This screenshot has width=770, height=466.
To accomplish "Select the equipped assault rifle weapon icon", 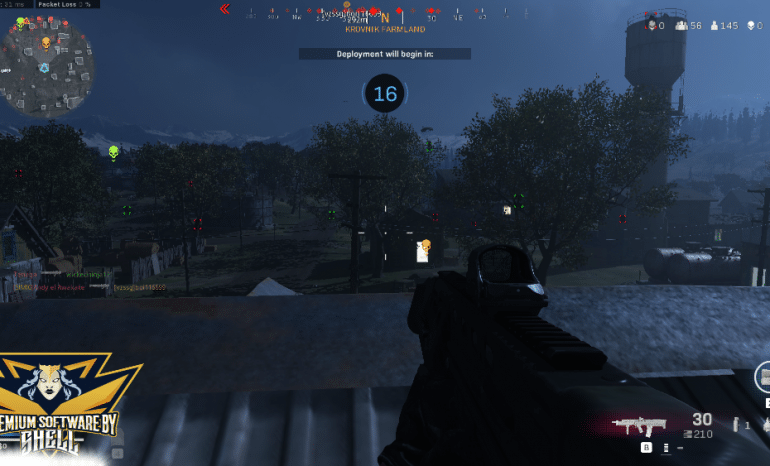I will [x=642, y=425].
